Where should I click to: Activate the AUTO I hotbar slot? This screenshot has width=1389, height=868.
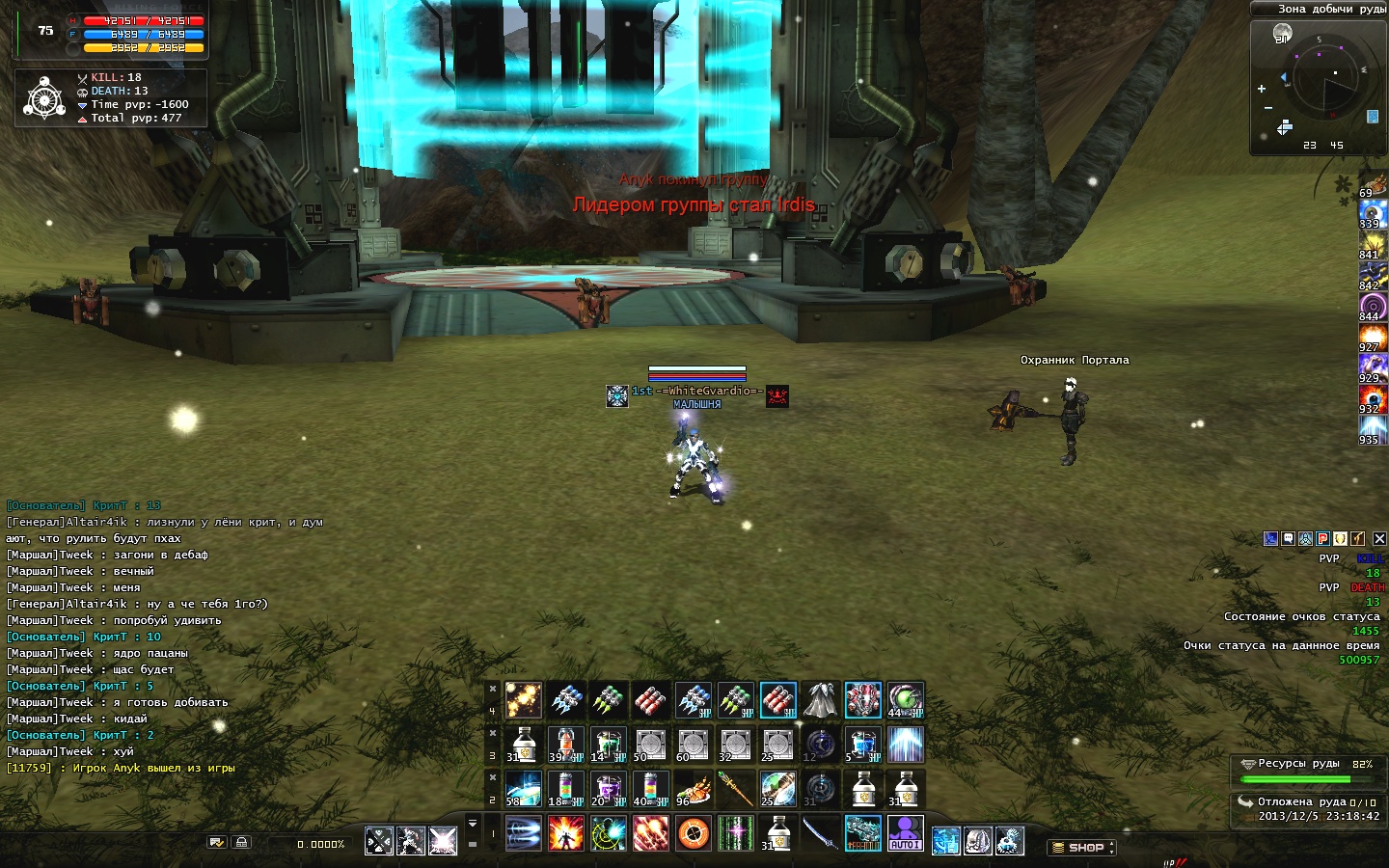click(905, 833)
